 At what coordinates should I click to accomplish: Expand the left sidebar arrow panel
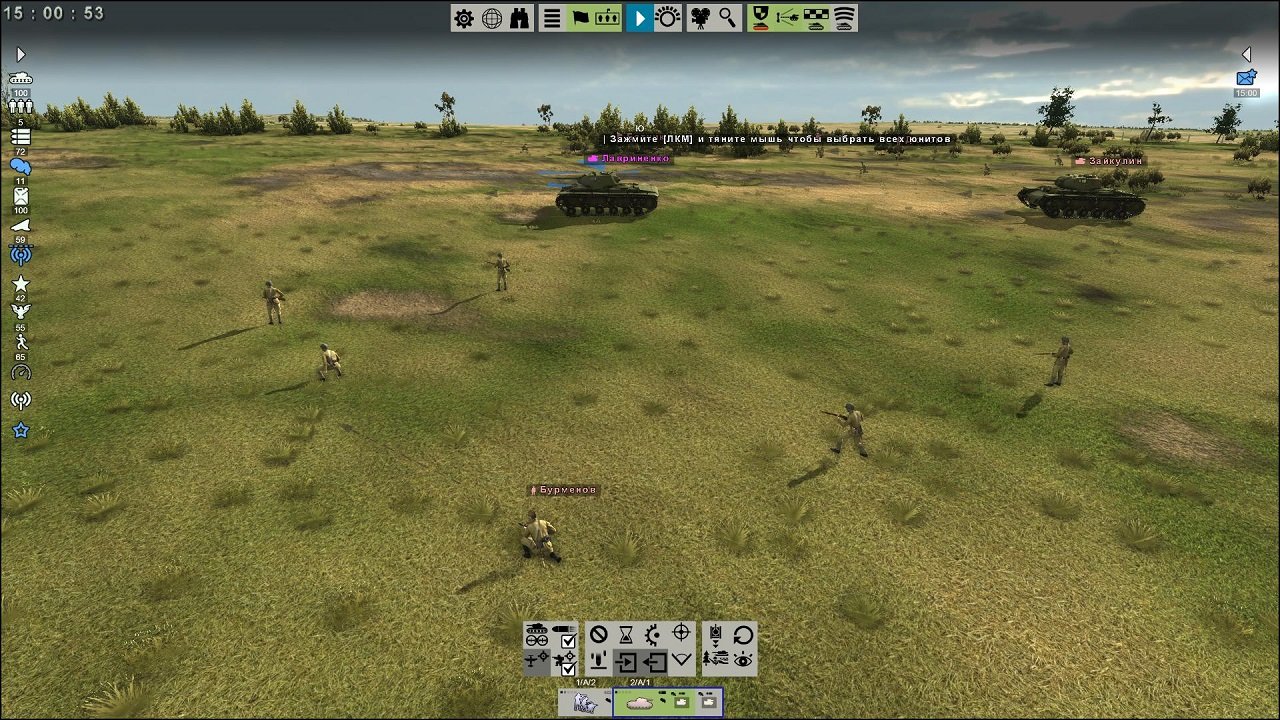20,54
